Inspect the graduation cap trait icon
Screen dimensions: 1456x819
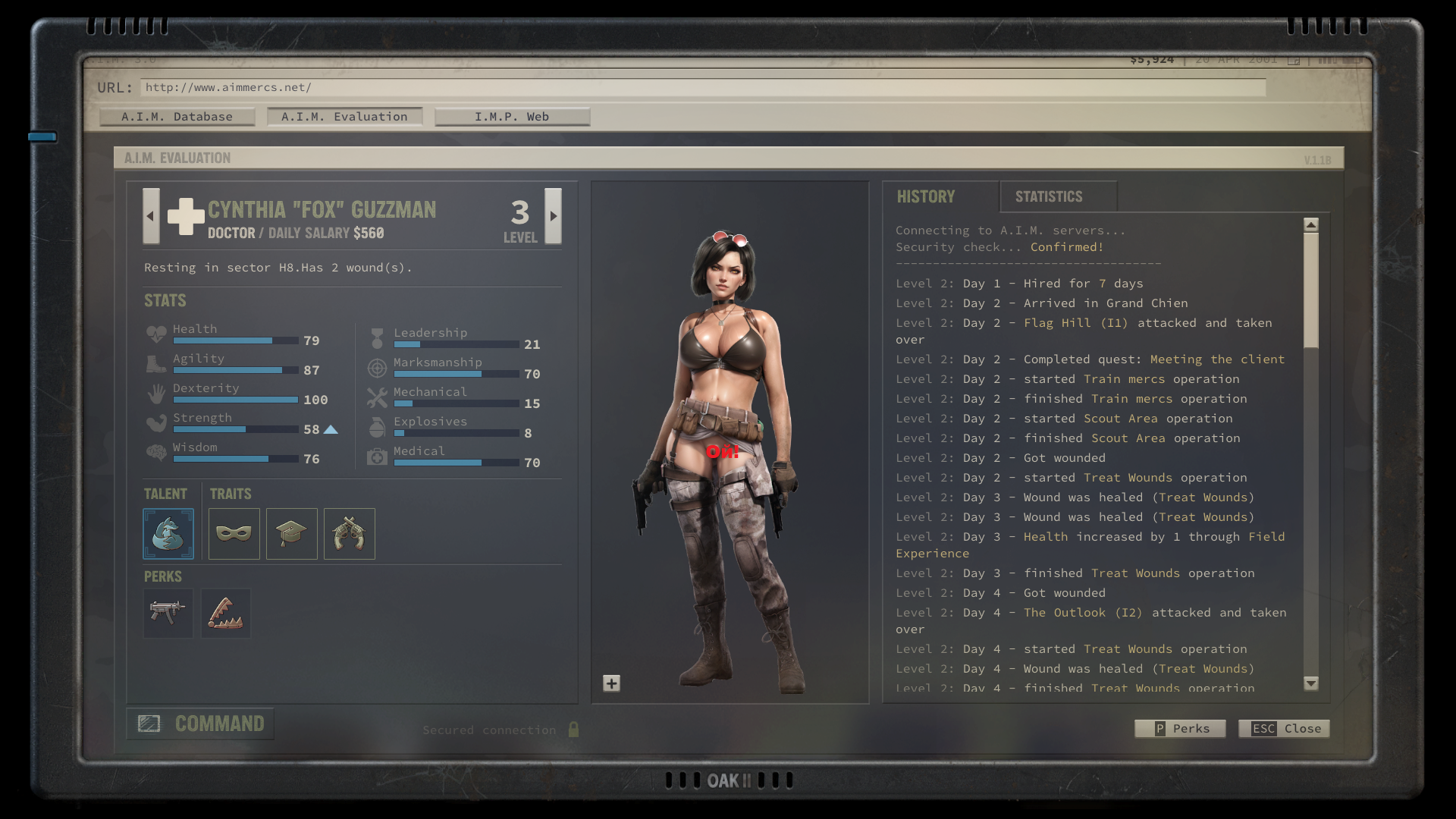(x=292, y=534)
